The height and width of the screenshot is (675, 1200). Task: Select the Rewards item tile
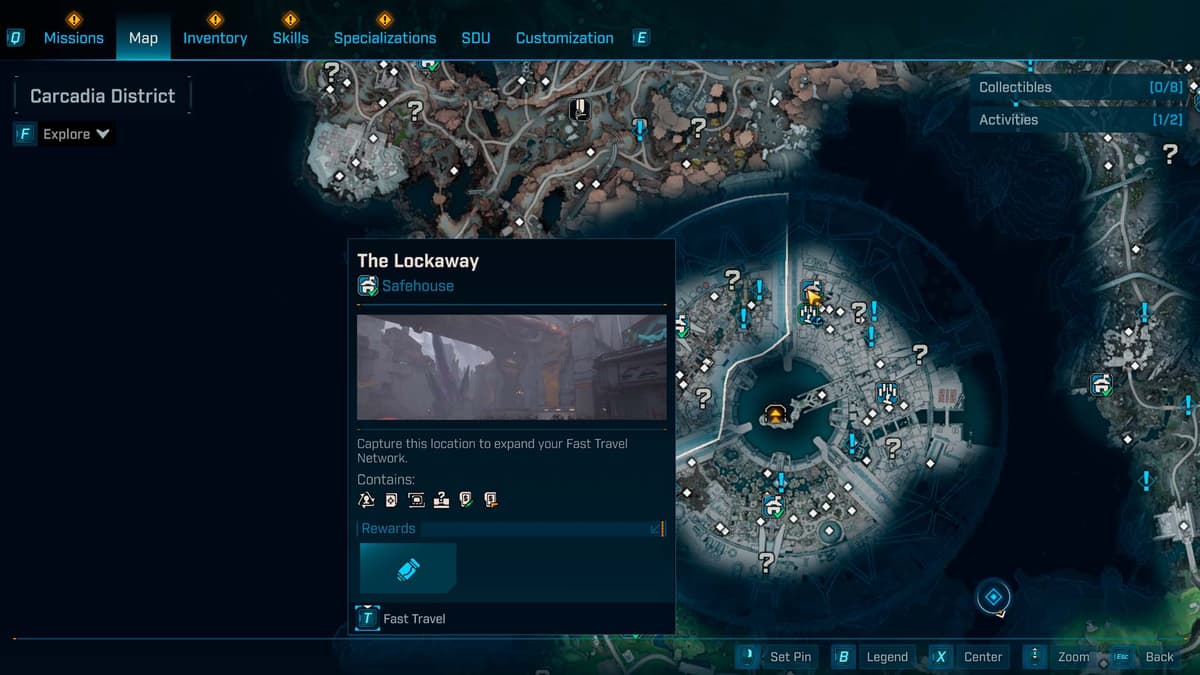click(408, 569)
